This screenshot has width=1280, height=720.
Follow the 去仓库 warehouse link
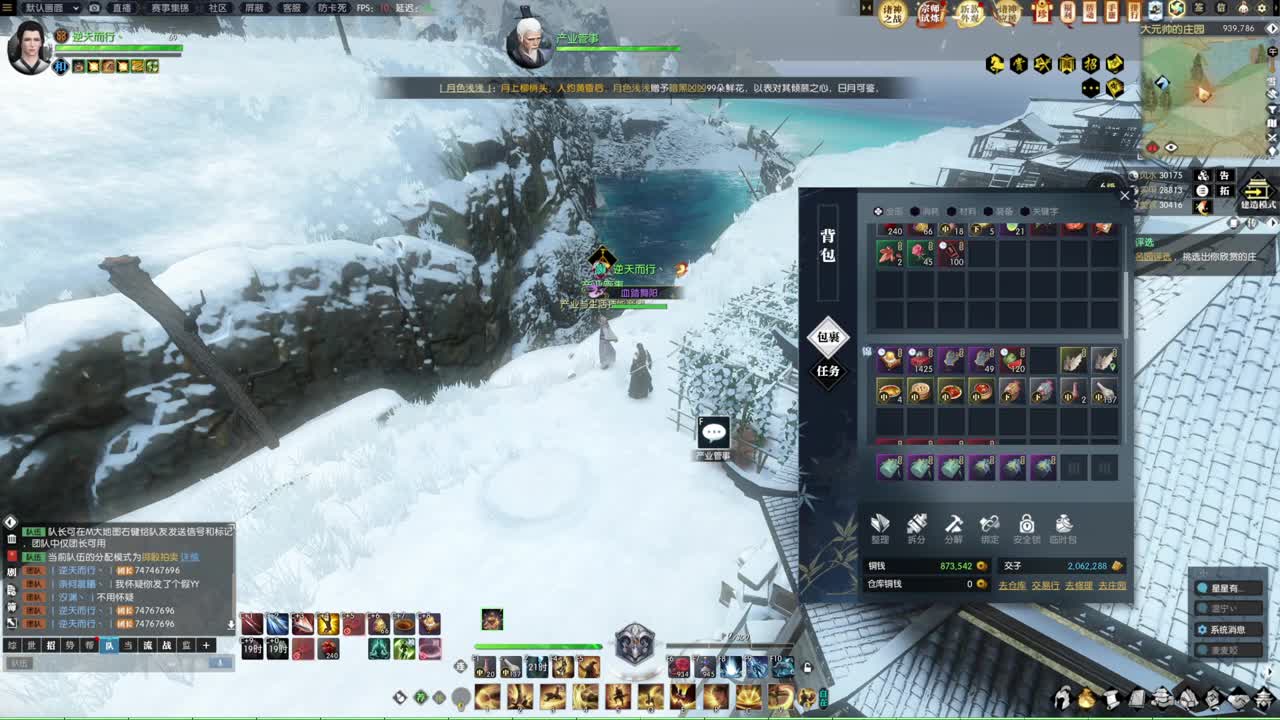(x=1012, y=585)
